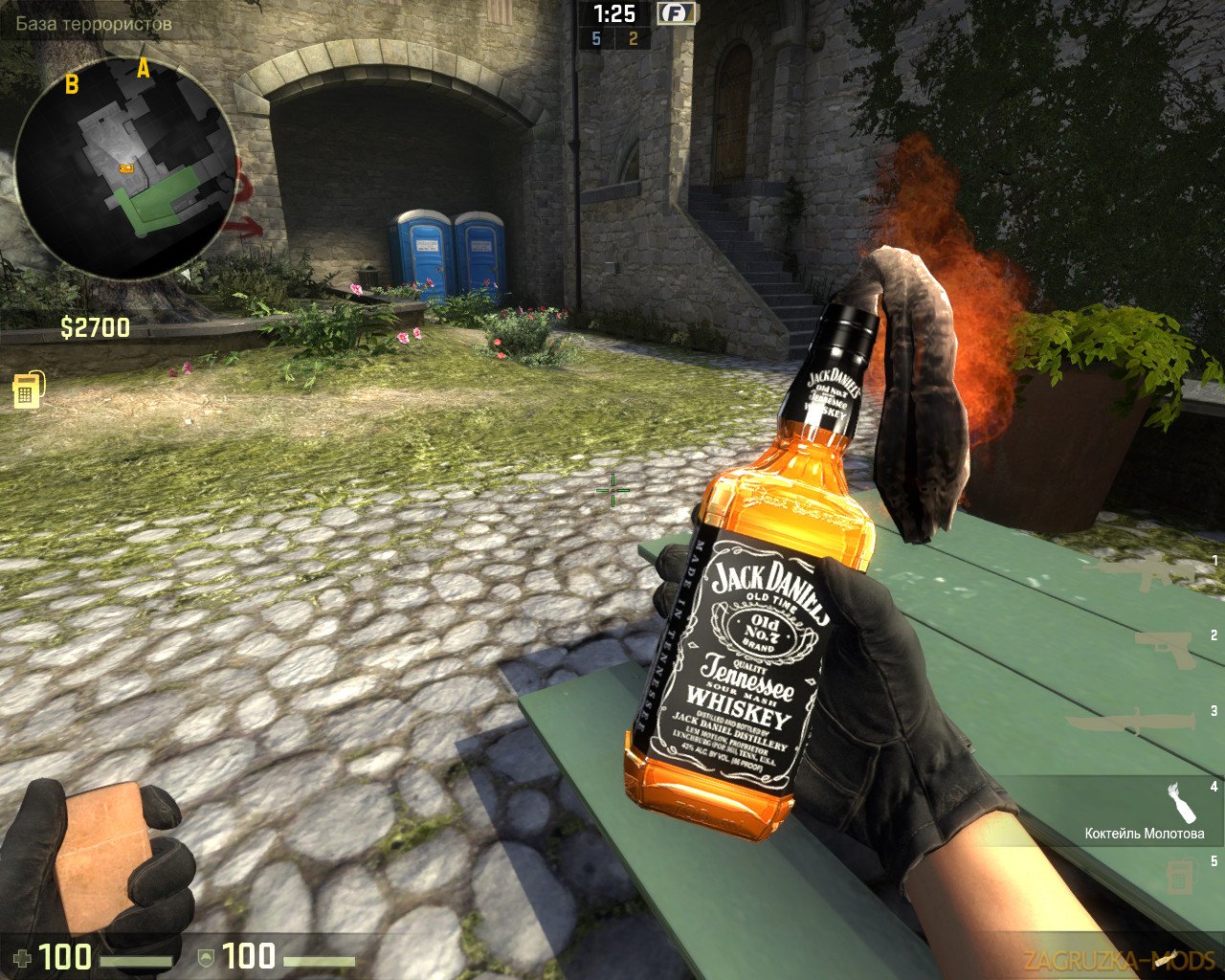Click the bombsite A marker on the radar
The width and height of the screenshot is (1225, 980).
[145, 67]
